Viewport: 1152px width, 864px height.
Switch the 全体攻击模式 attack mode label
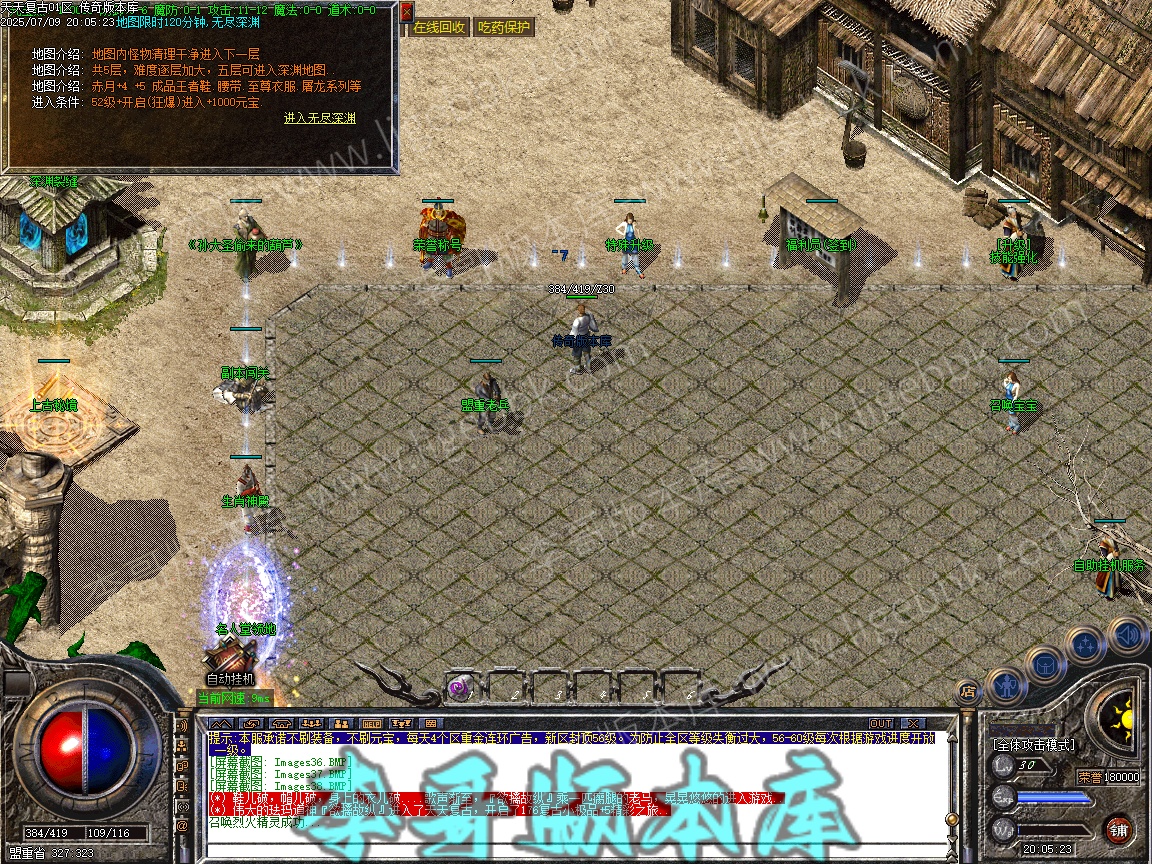pos(1034,745)
